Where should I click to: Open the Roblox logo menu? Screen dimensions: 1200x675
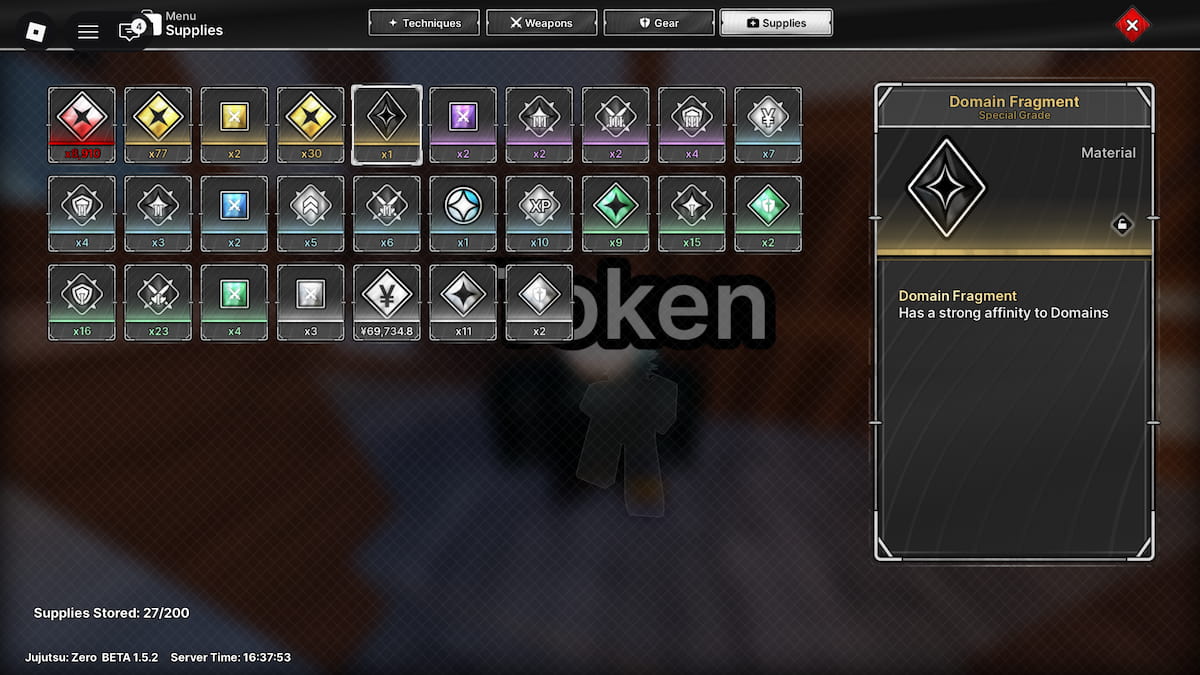point(36,31)
